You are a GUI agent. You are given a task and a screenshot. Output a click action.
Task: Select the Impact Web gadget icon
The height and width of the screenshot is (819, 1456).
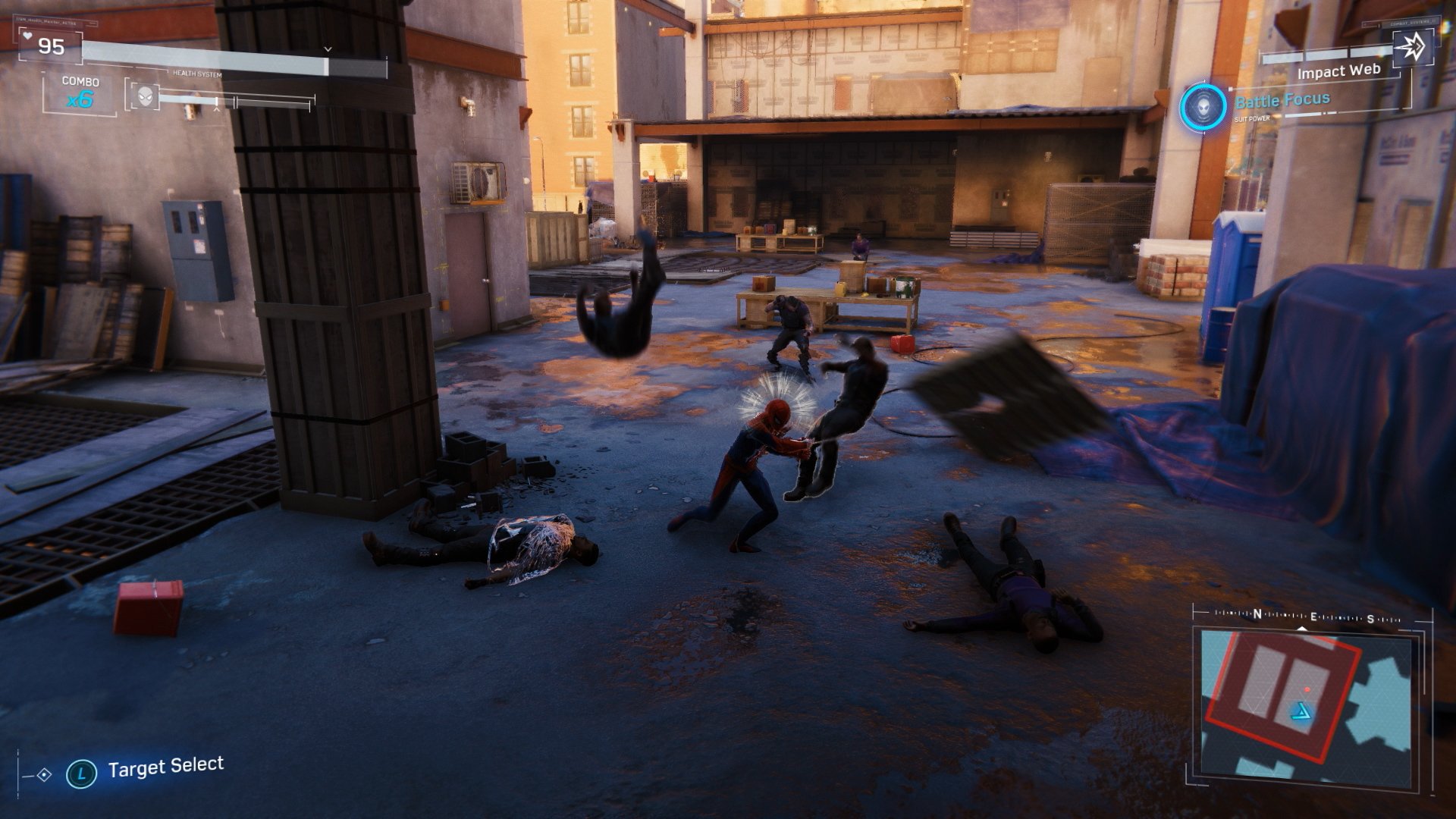click(1412, 49)
